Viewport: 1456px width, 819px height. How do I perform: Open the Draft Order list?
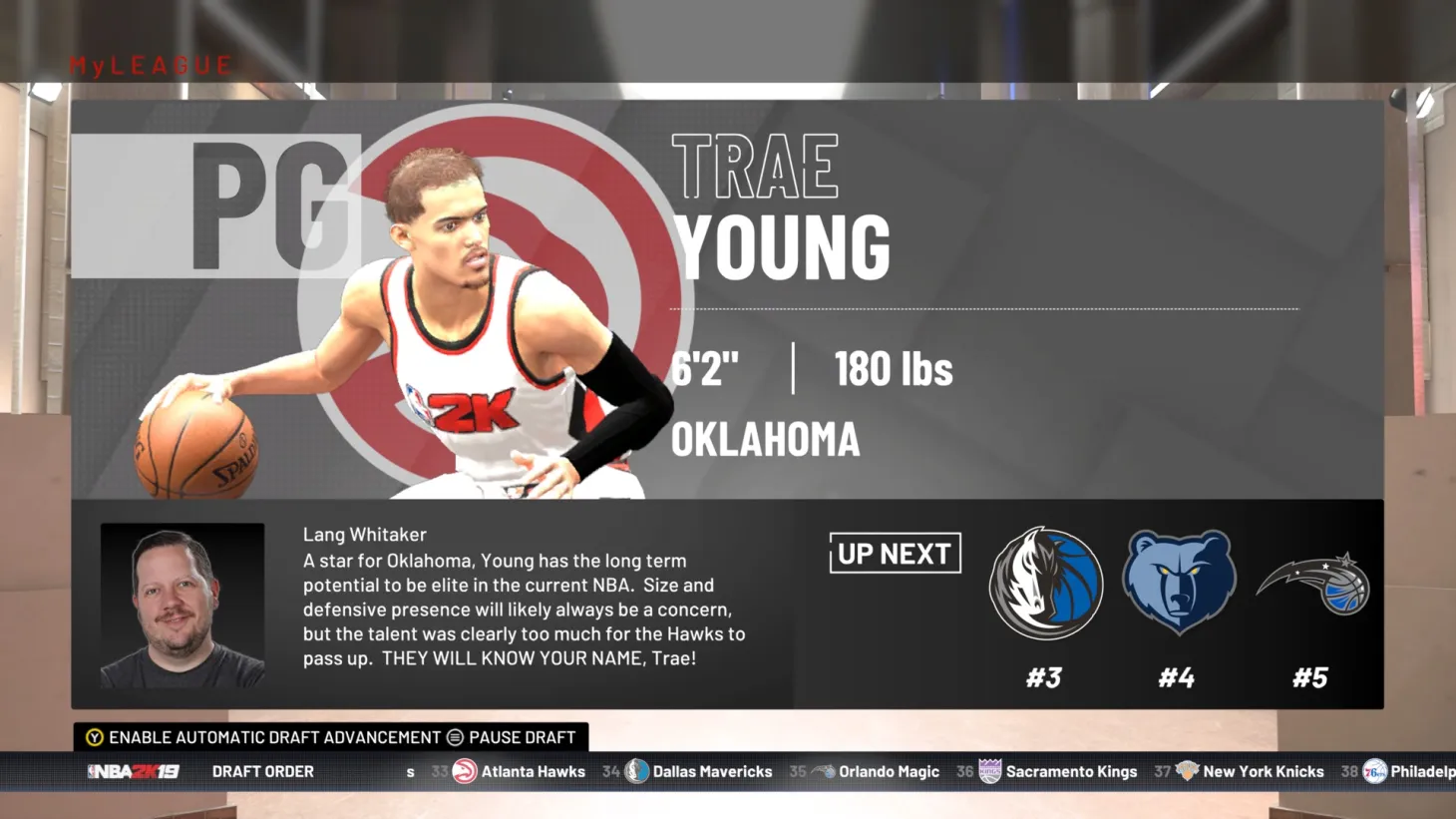[x=262, y=771]
